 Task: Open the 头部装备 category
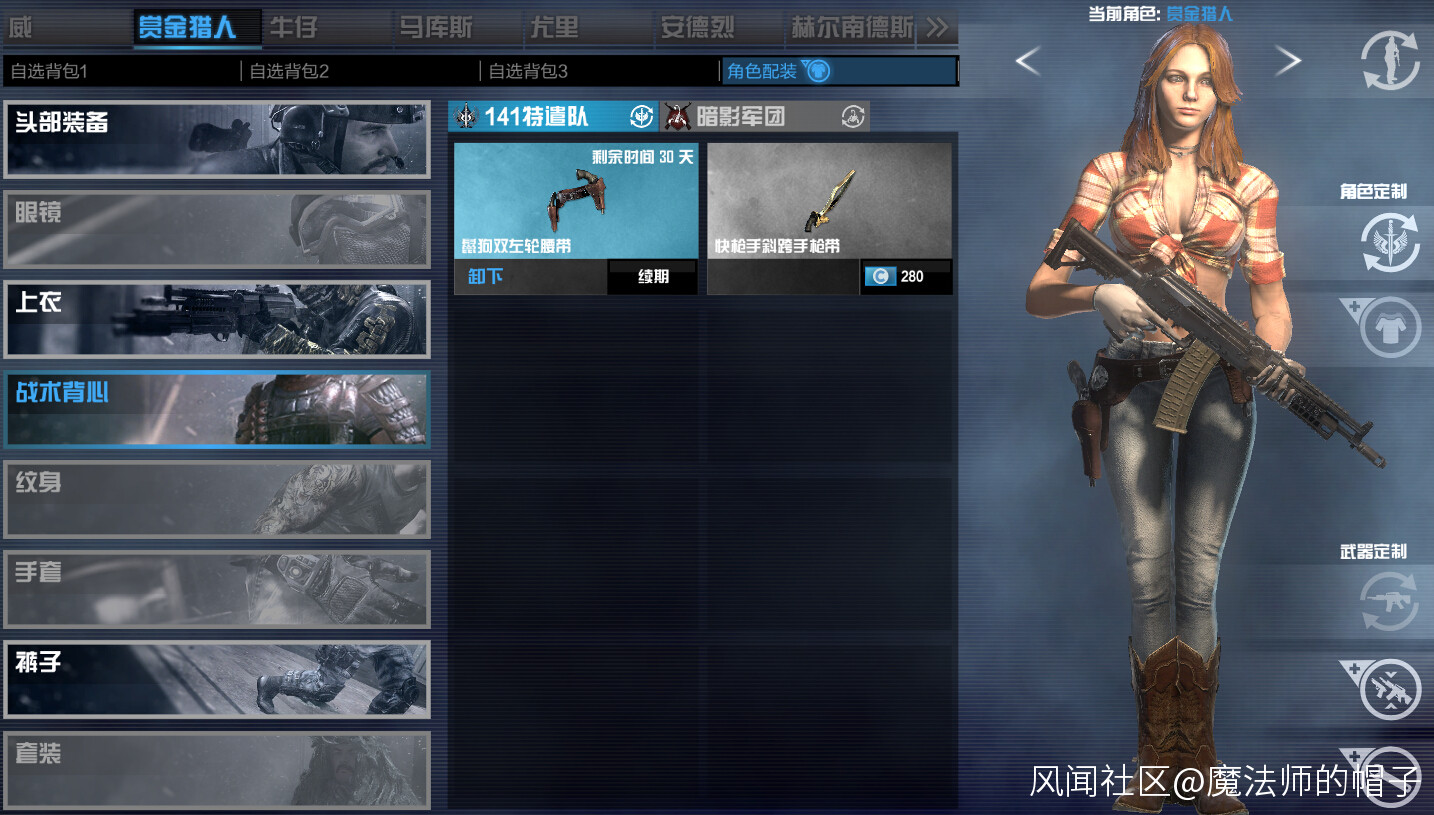(x=217, y=139)
